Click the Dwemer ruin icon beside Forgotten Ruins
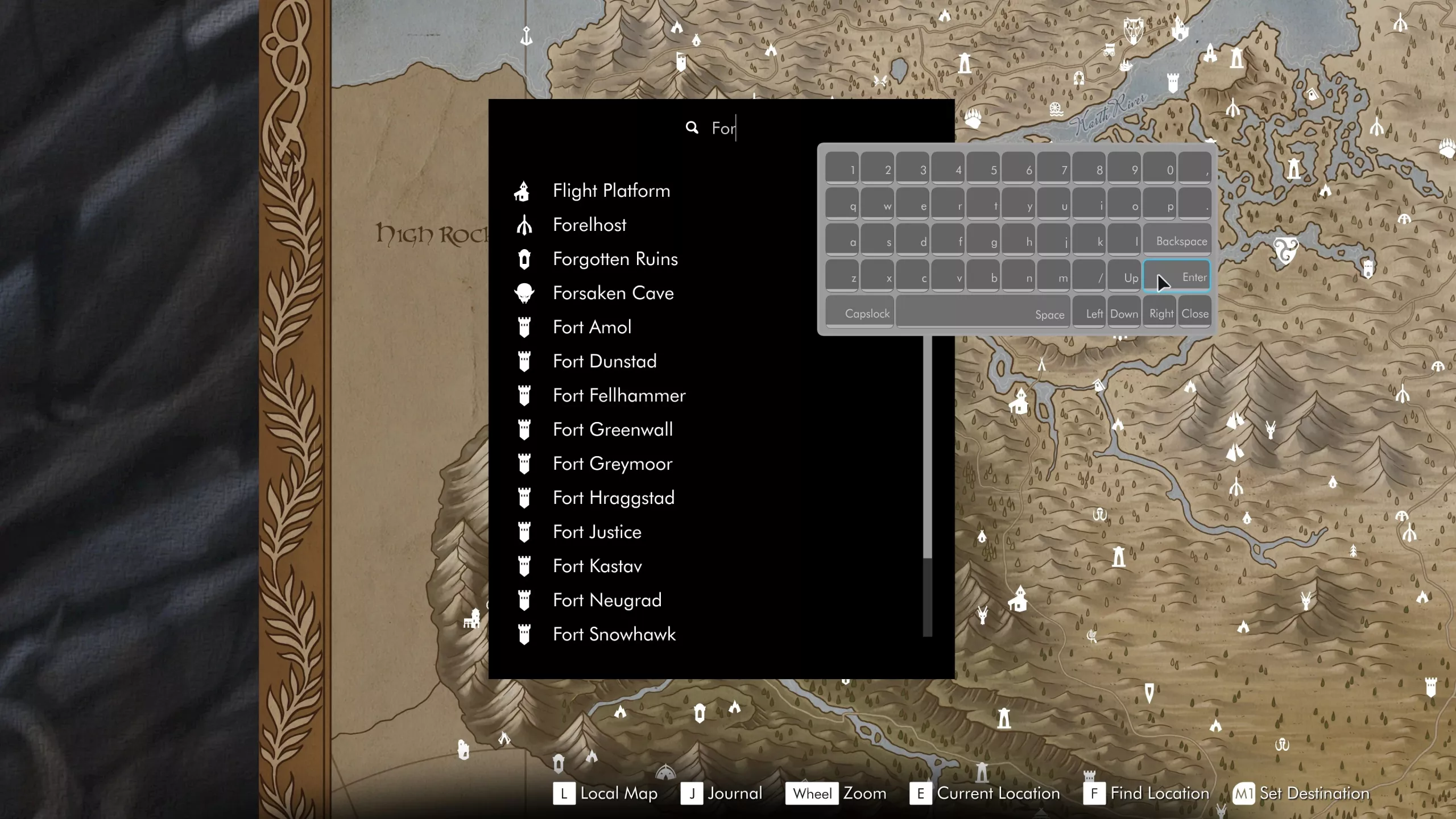 point(524,259)
